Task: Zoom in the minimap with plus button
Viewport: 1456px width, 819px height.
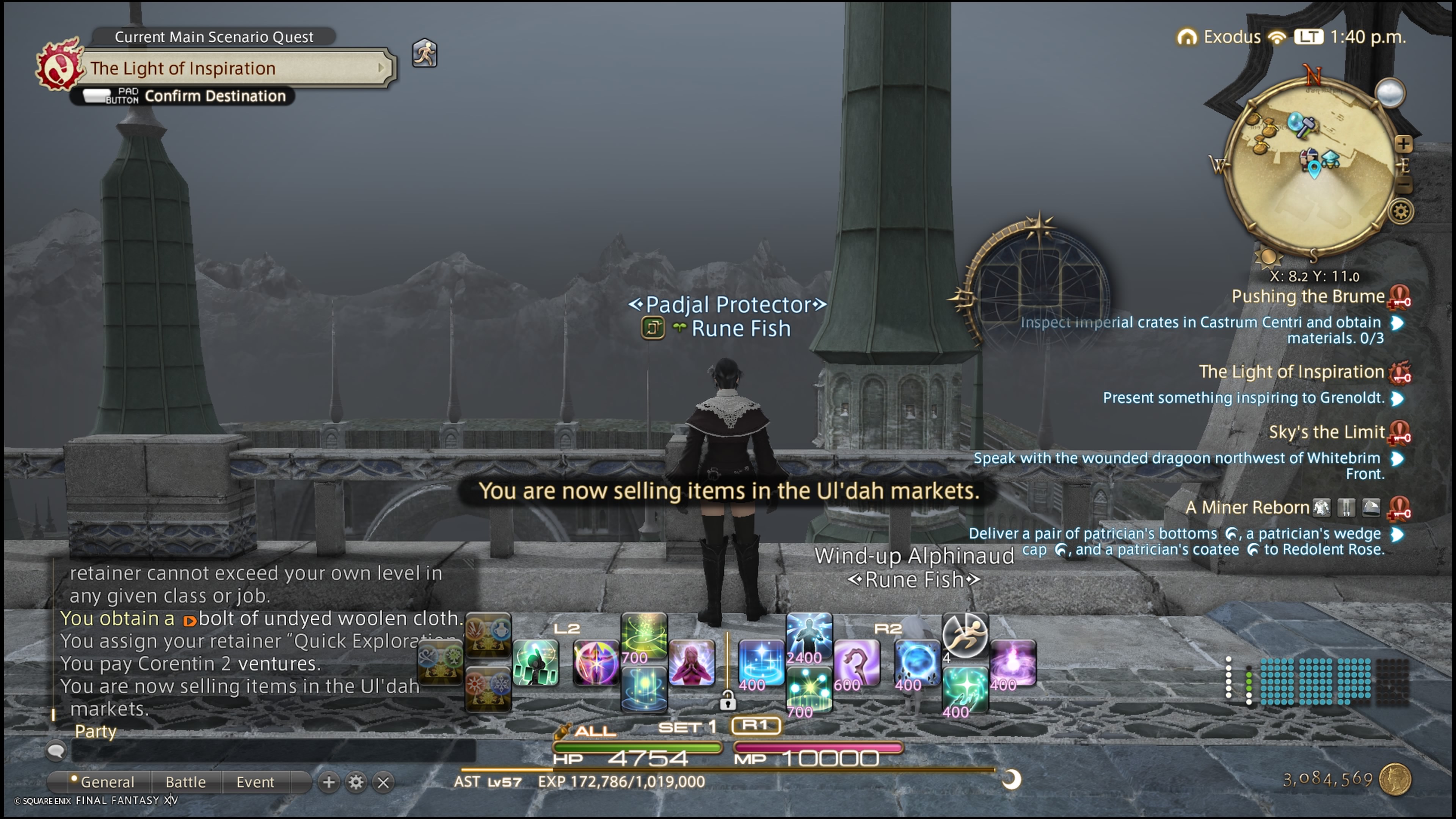Action: [1403, 144]
